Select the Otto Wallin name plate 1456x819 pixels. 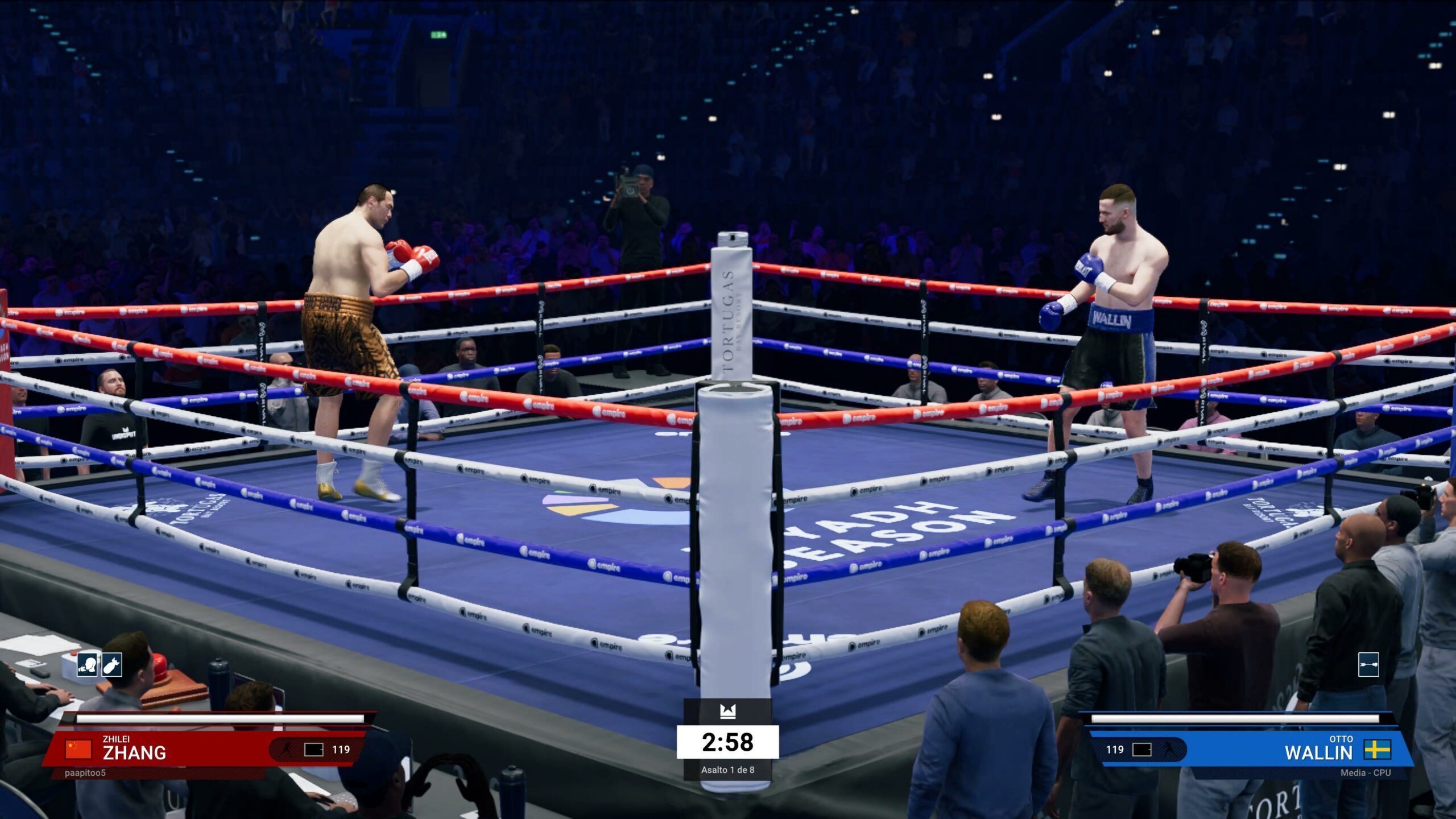point(1318,748)
